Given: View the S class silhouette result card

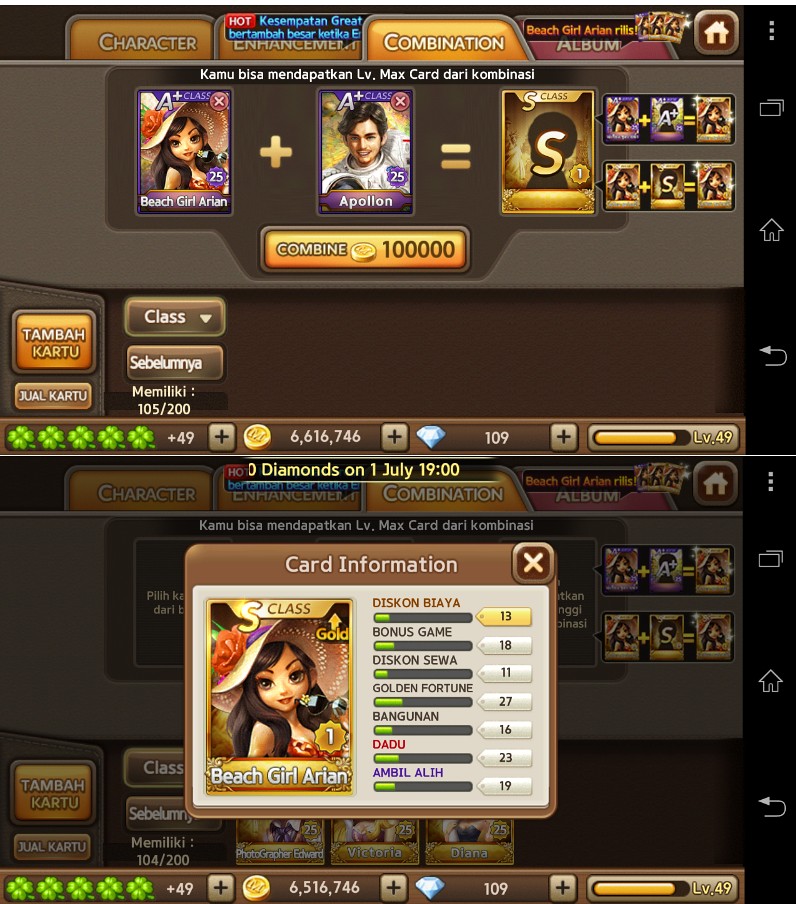Looking at the screenshot, I should (548, 151).
